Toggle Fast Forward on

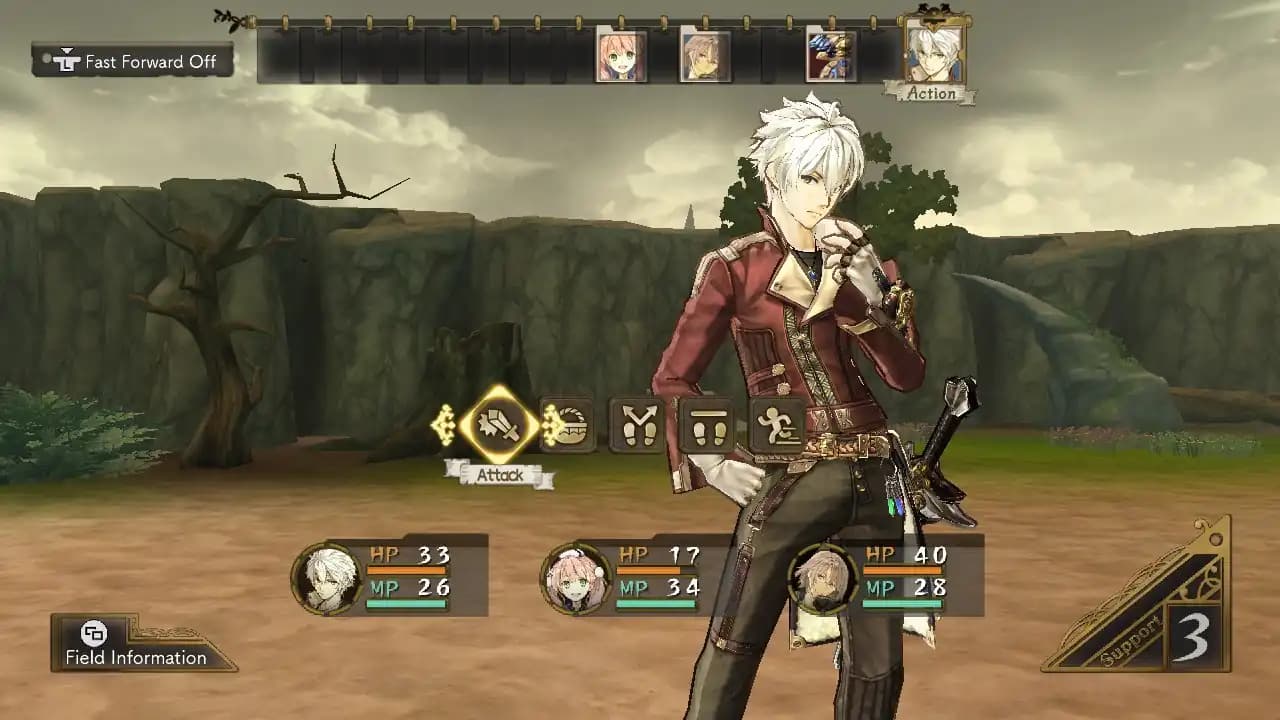click(132, 61)
